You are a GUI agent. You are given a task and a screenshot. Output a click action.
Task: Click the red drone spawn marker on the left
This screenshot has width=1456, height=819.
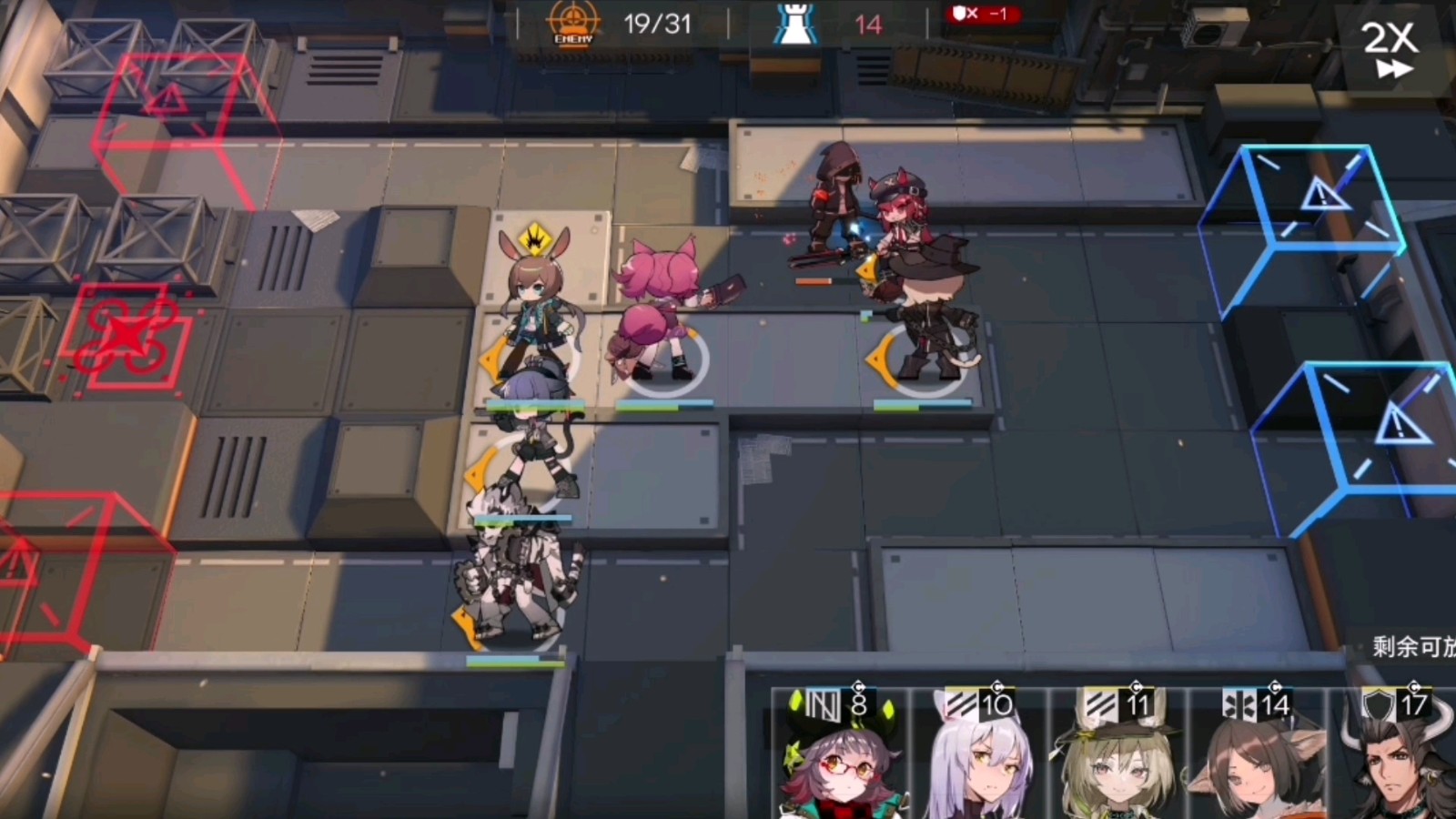pos(126,335)
